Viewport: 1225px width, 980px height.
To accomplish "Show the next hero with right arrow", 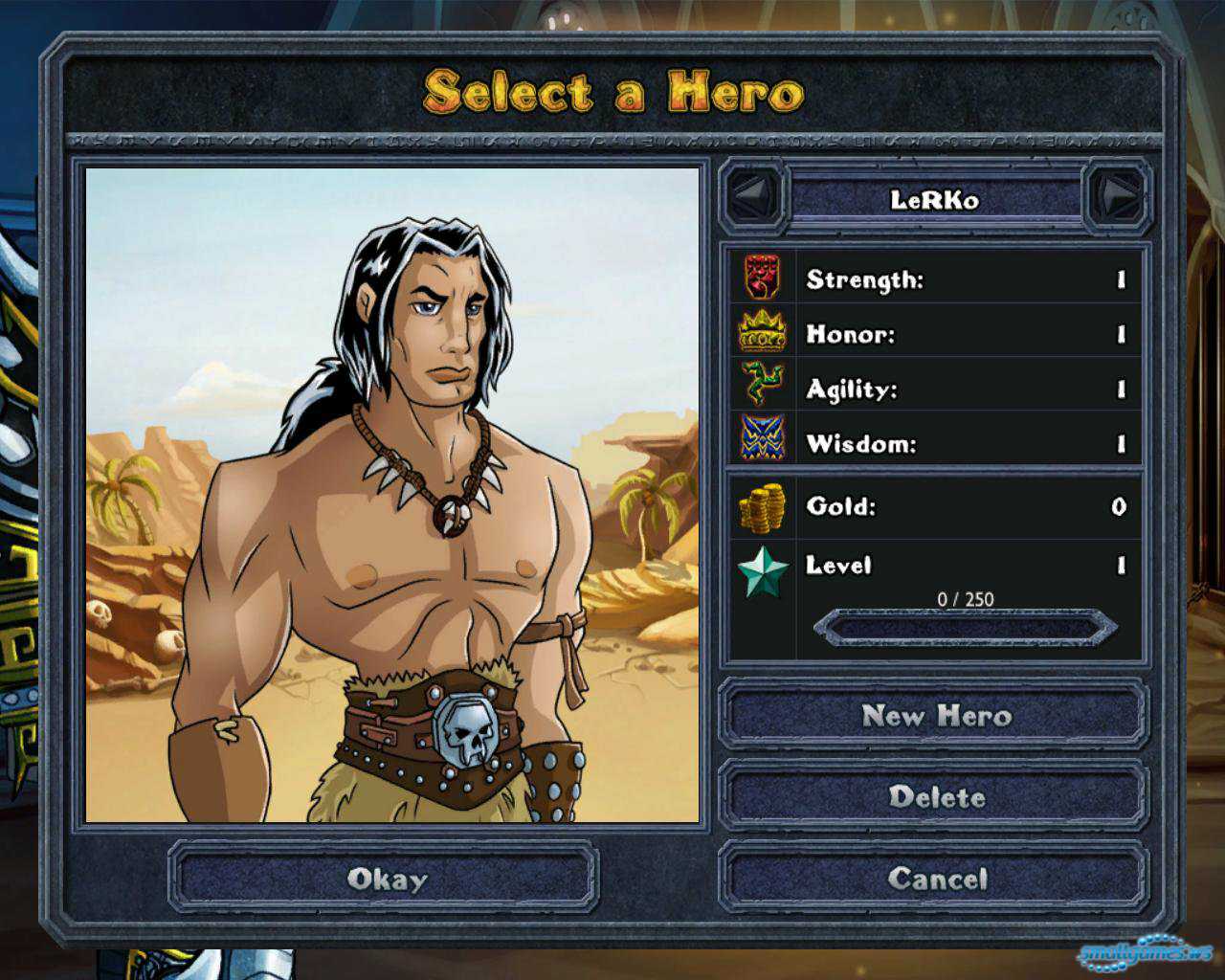I will [1117, 197].
